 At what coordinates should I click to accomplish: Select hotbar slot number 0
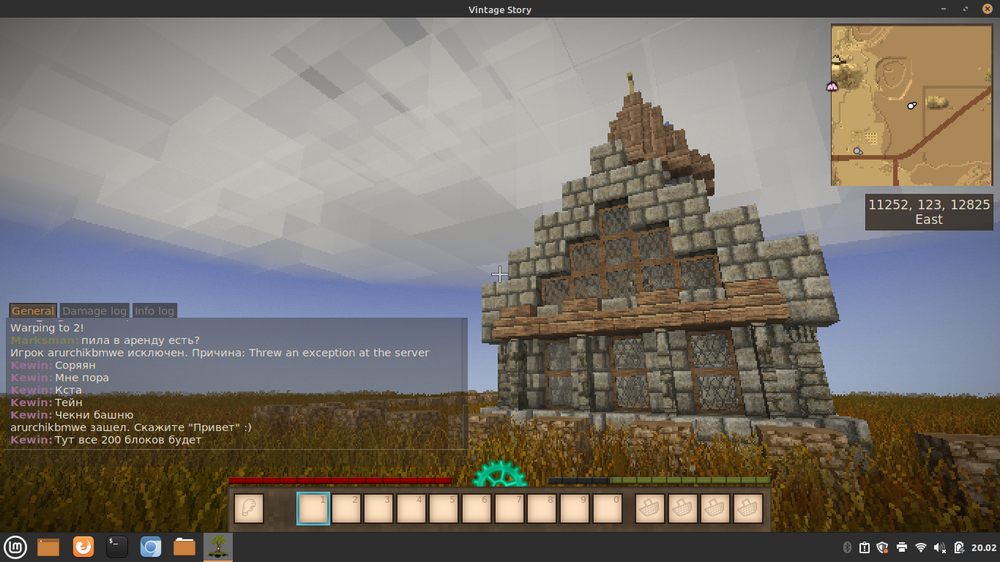coord(608,509)
